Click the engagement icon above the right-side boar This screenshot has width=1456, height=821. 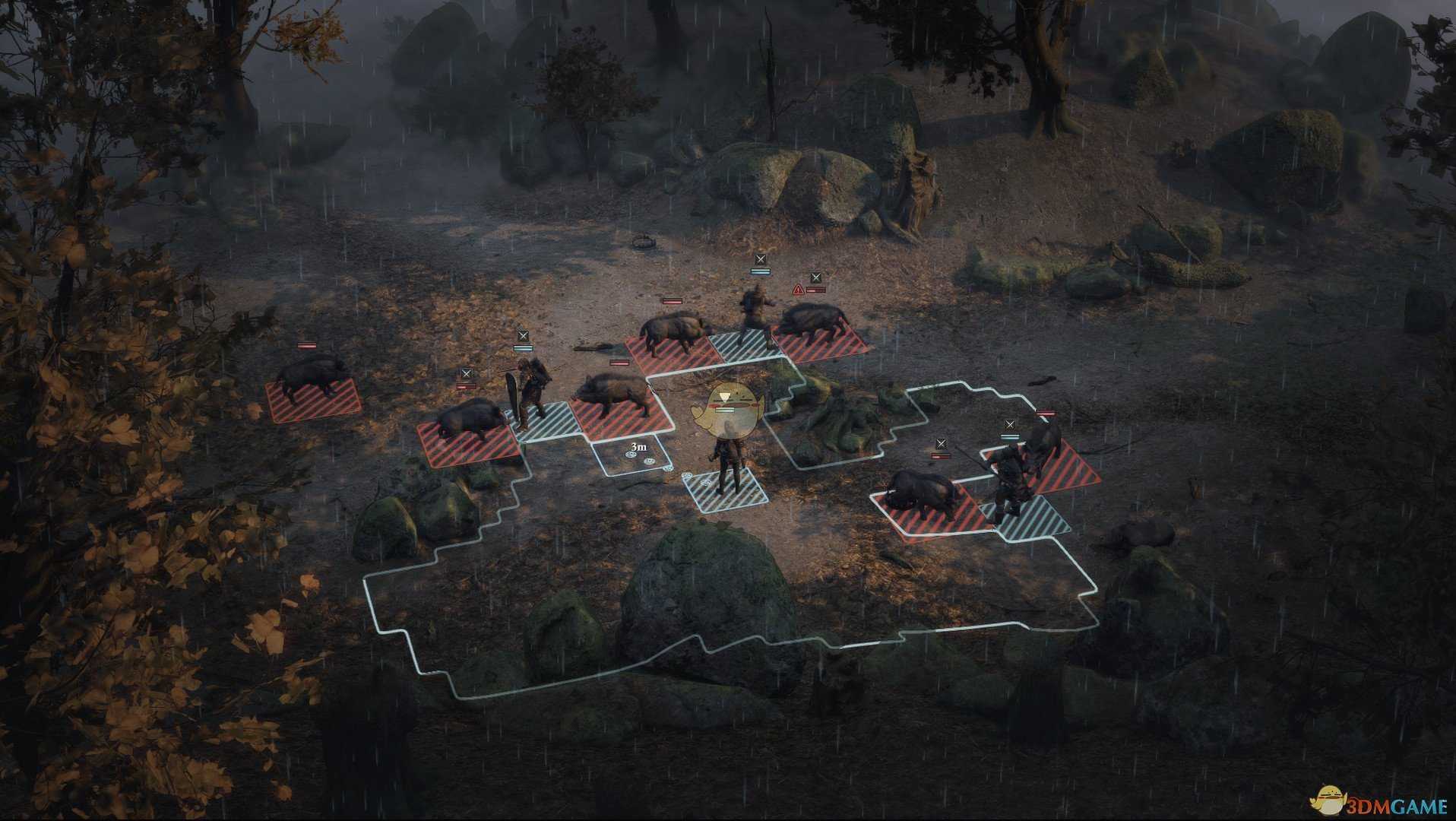coord(942,444)
